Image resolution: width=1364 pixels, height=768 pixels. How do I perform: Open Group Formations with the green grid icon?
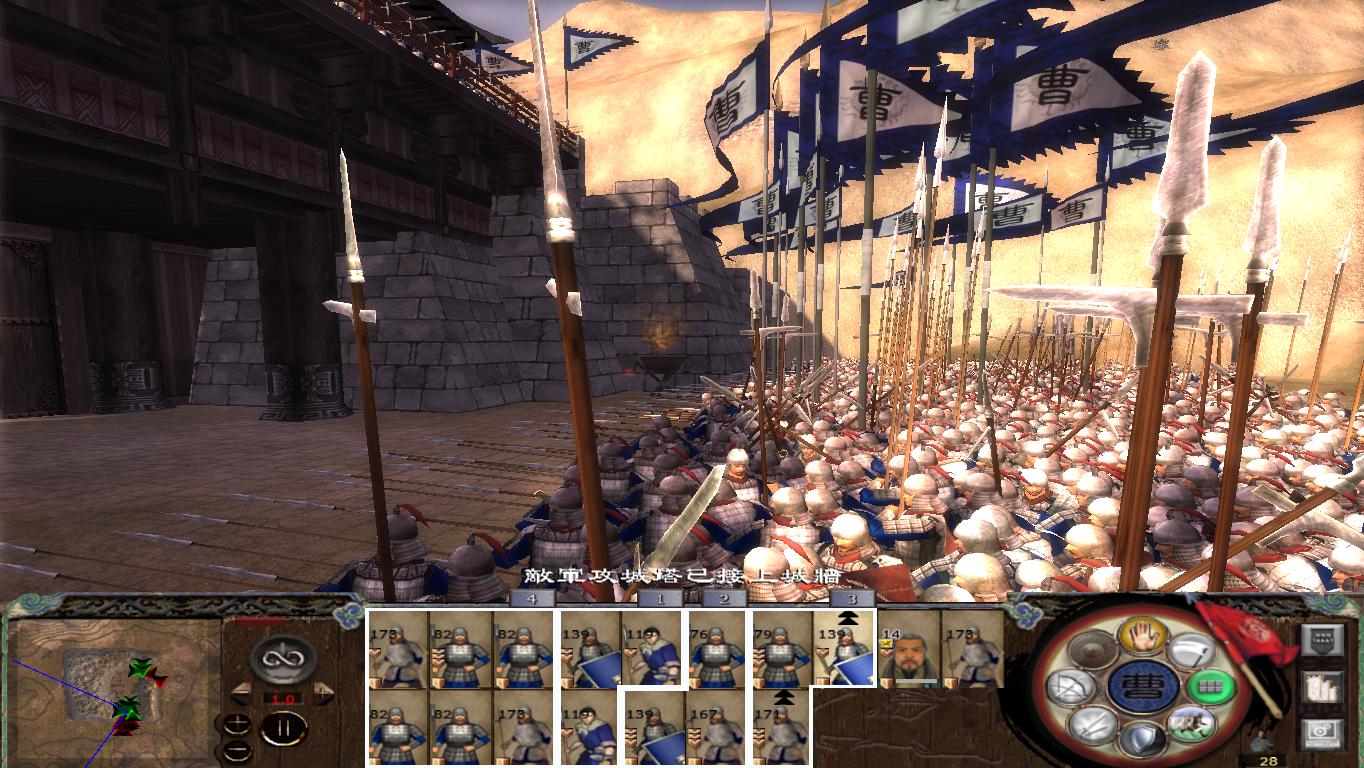(x=1210, y=686)
